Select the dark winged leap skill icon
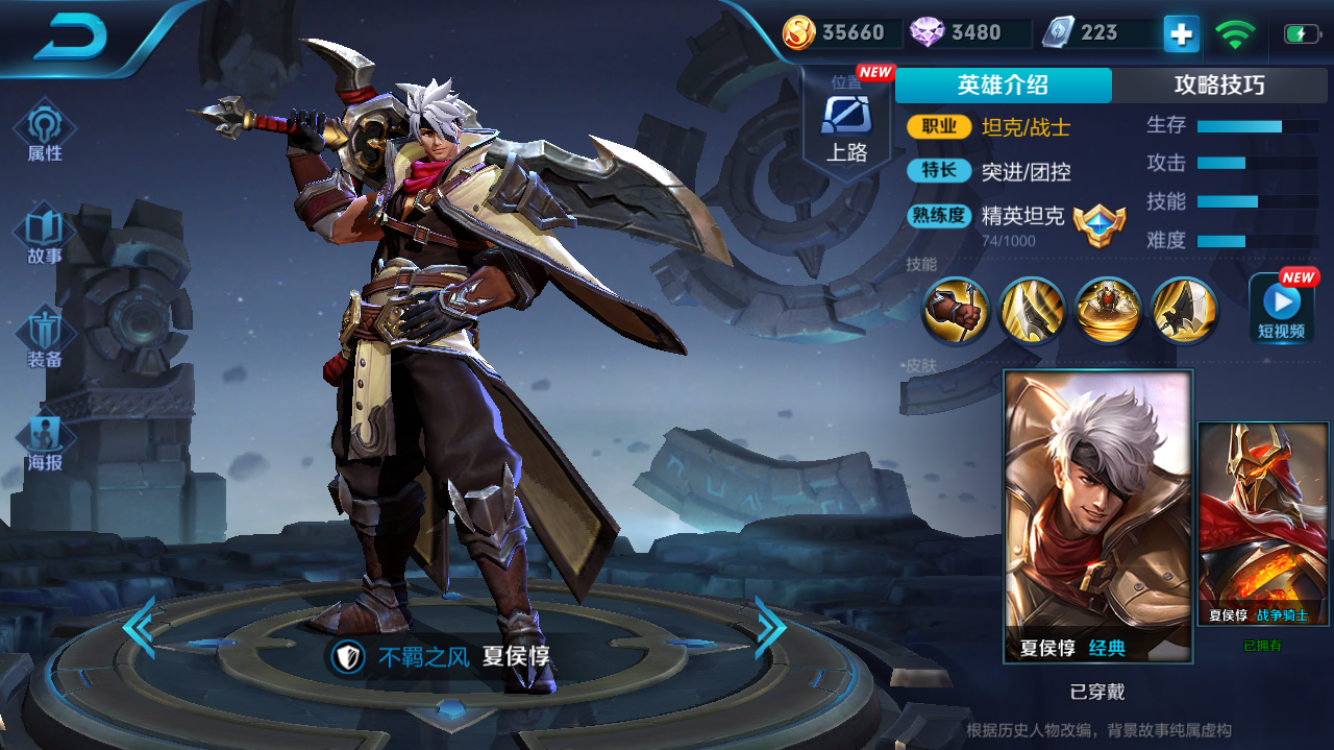 coord(1184,310)
